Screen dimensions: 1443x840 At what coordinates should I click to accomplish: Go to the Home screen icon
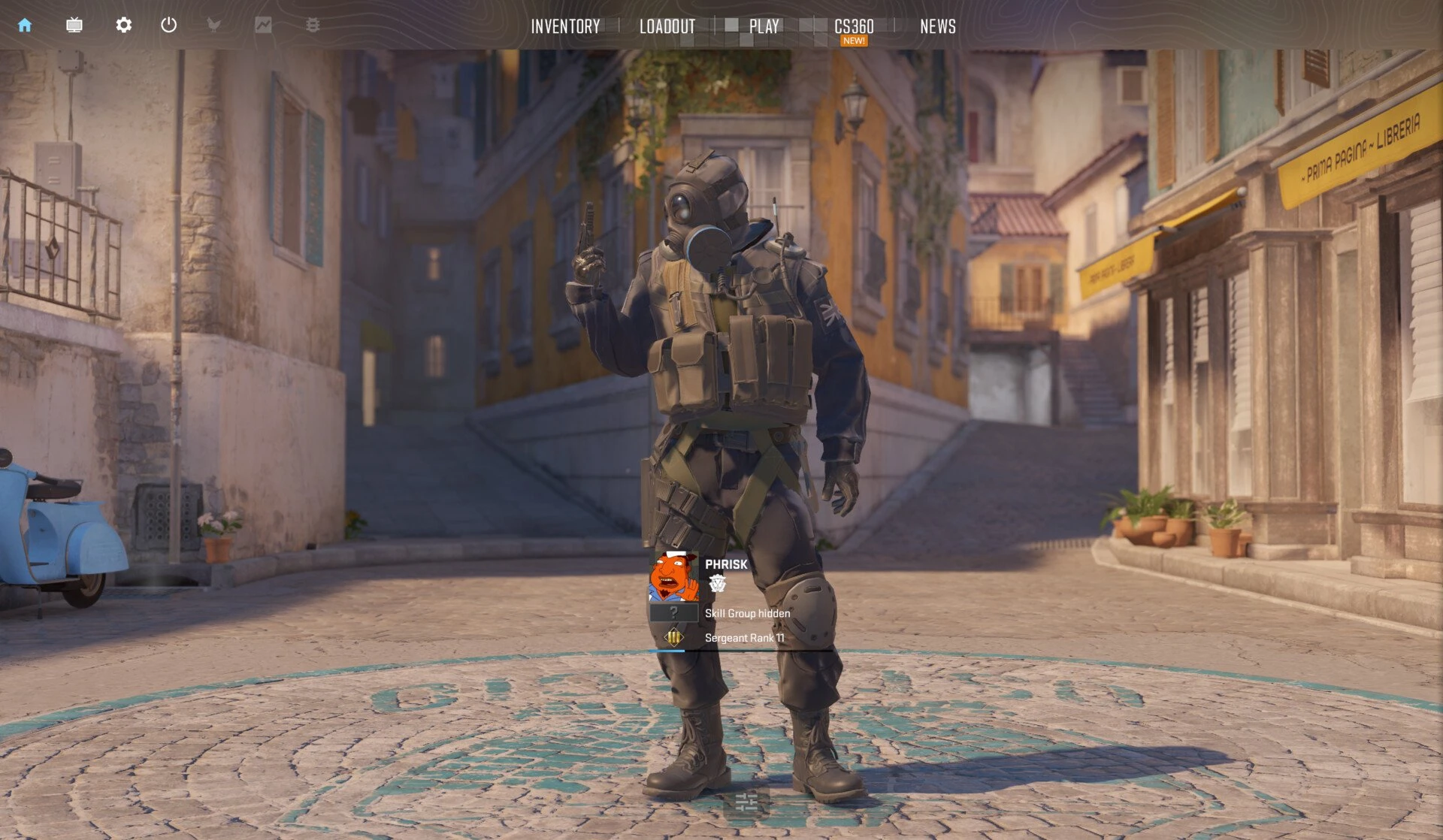[25, 26]
